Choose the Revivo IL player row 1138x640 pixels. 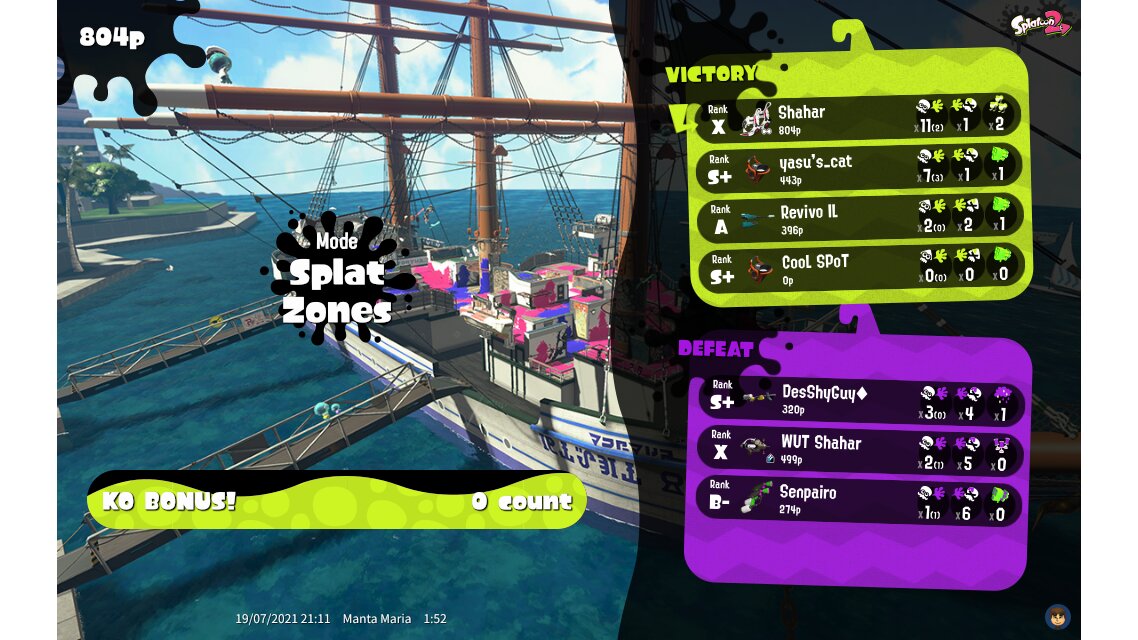(x=858, y=217)
